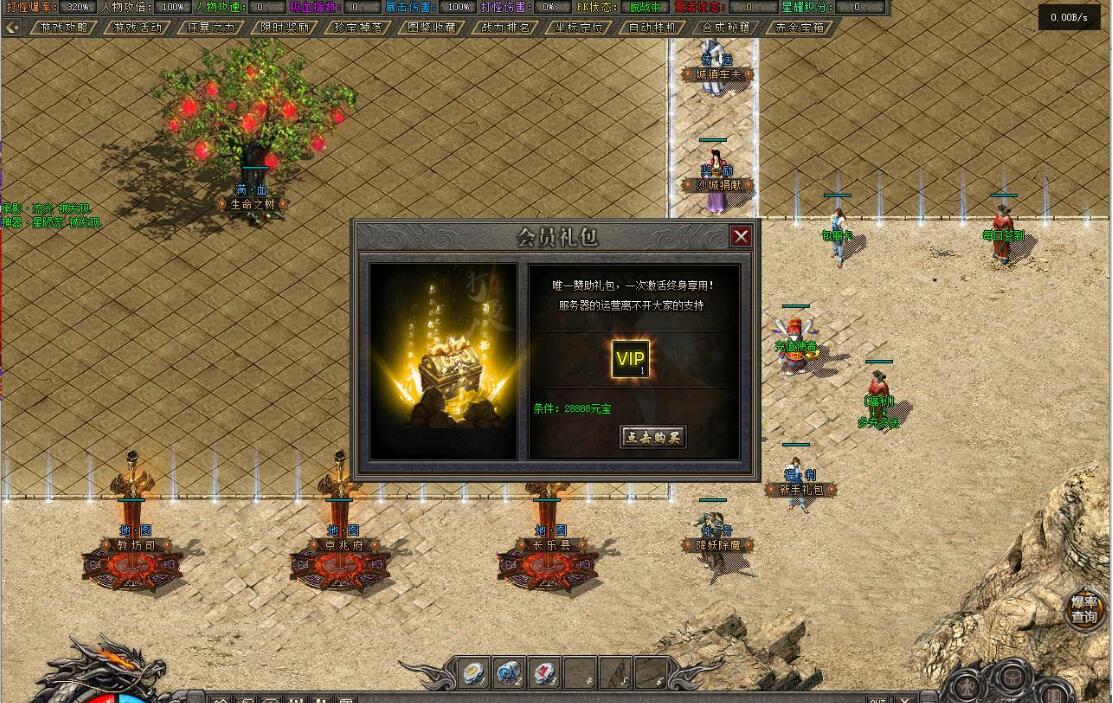
Task: Open the 合成秘籍 crafting menu
Action: tap(726, 27)
